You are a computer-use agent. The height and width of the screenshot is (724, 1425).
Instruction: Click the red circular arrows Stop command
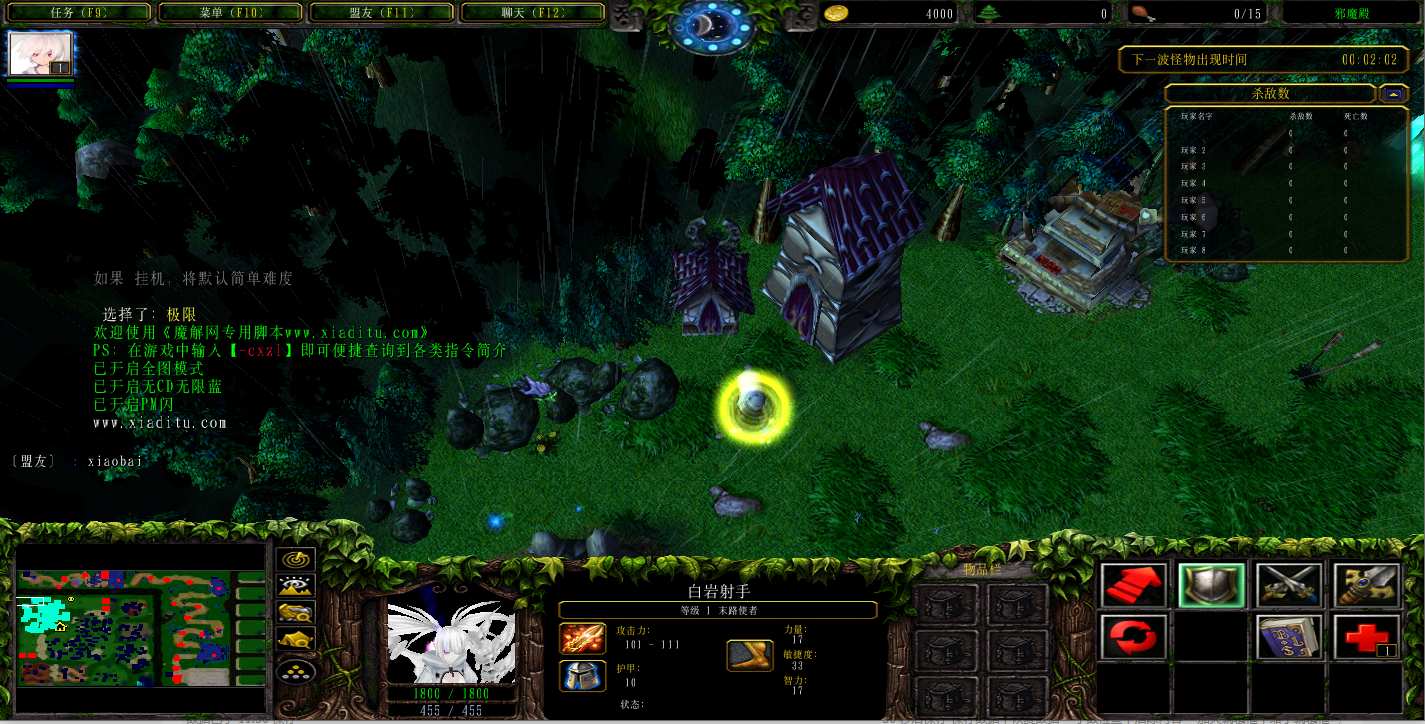tap(1133, 637)
